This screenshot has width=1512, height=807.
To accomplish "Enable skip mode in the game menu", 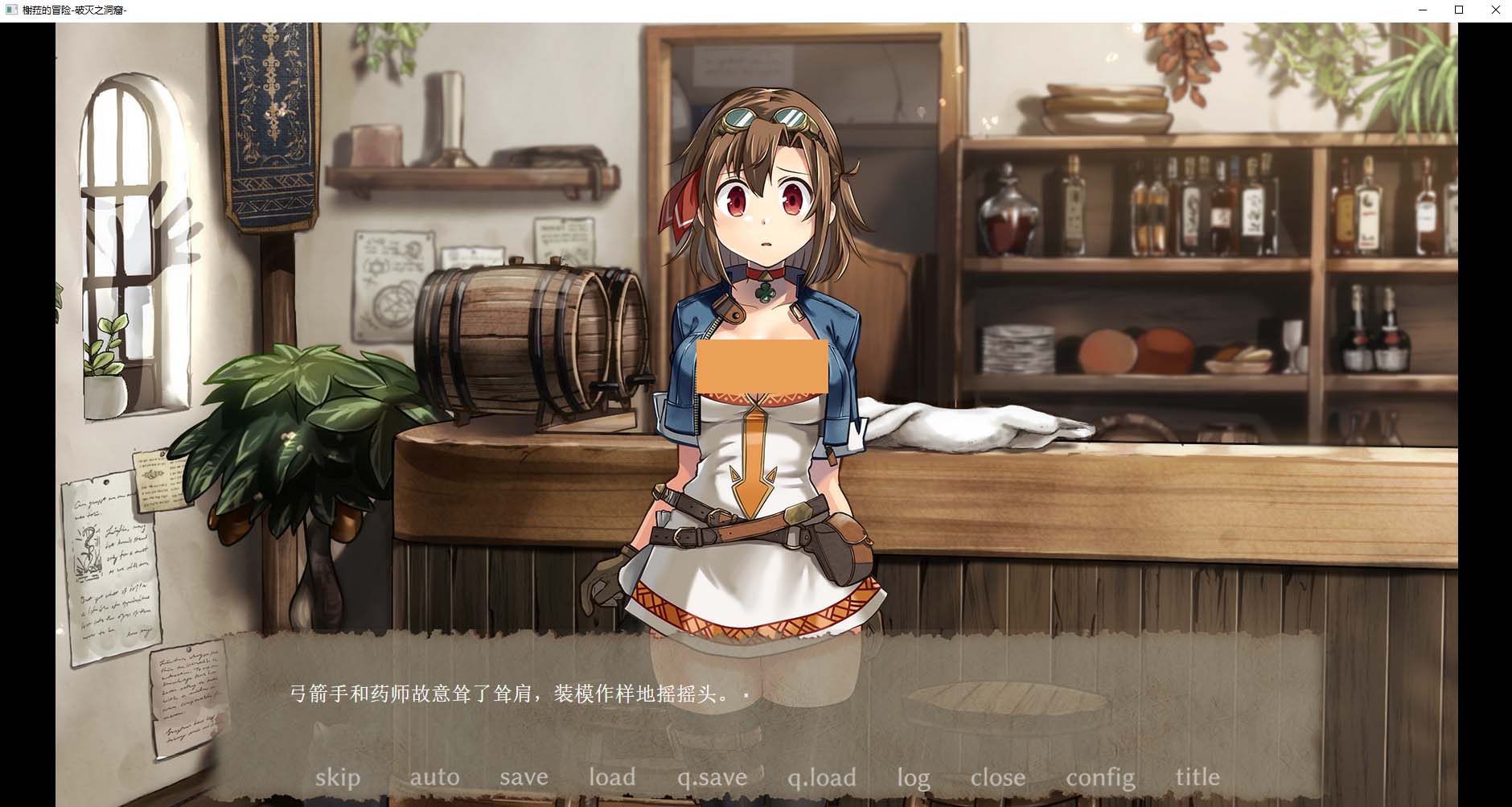I will click(339, 777).
